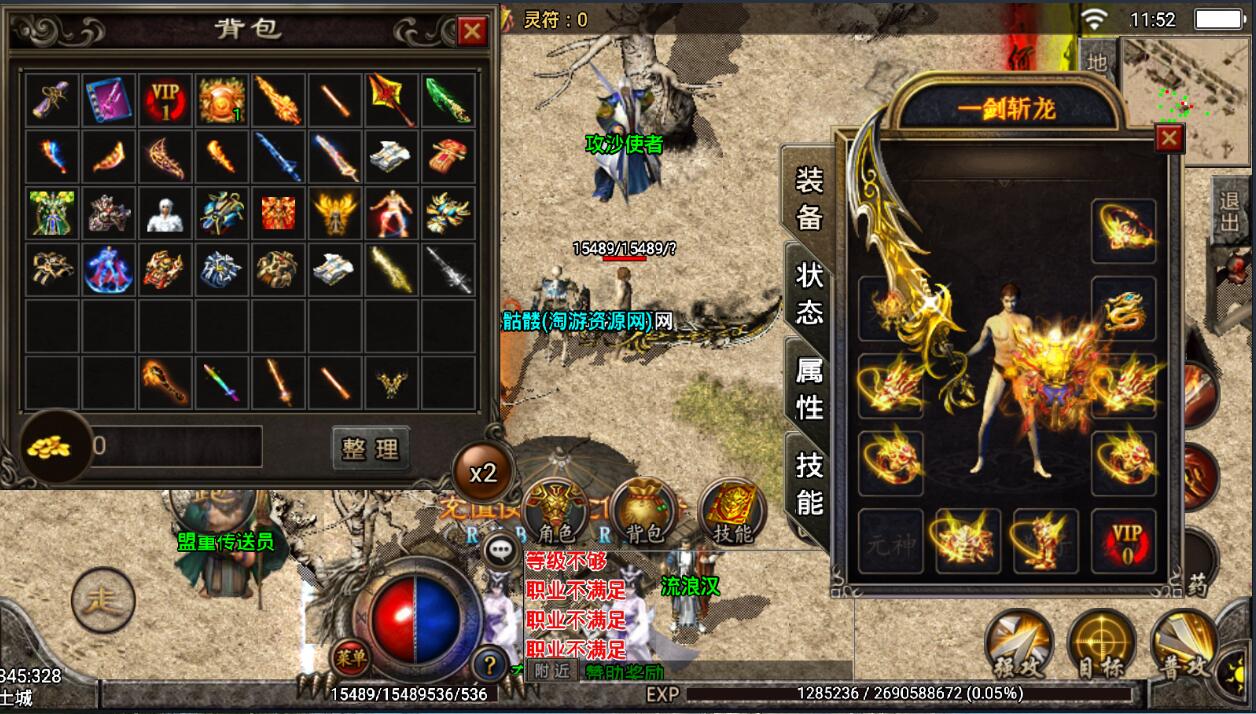Switch to the 技能 skills tab
Screen dimensions: 1256x714
point(809,482)
